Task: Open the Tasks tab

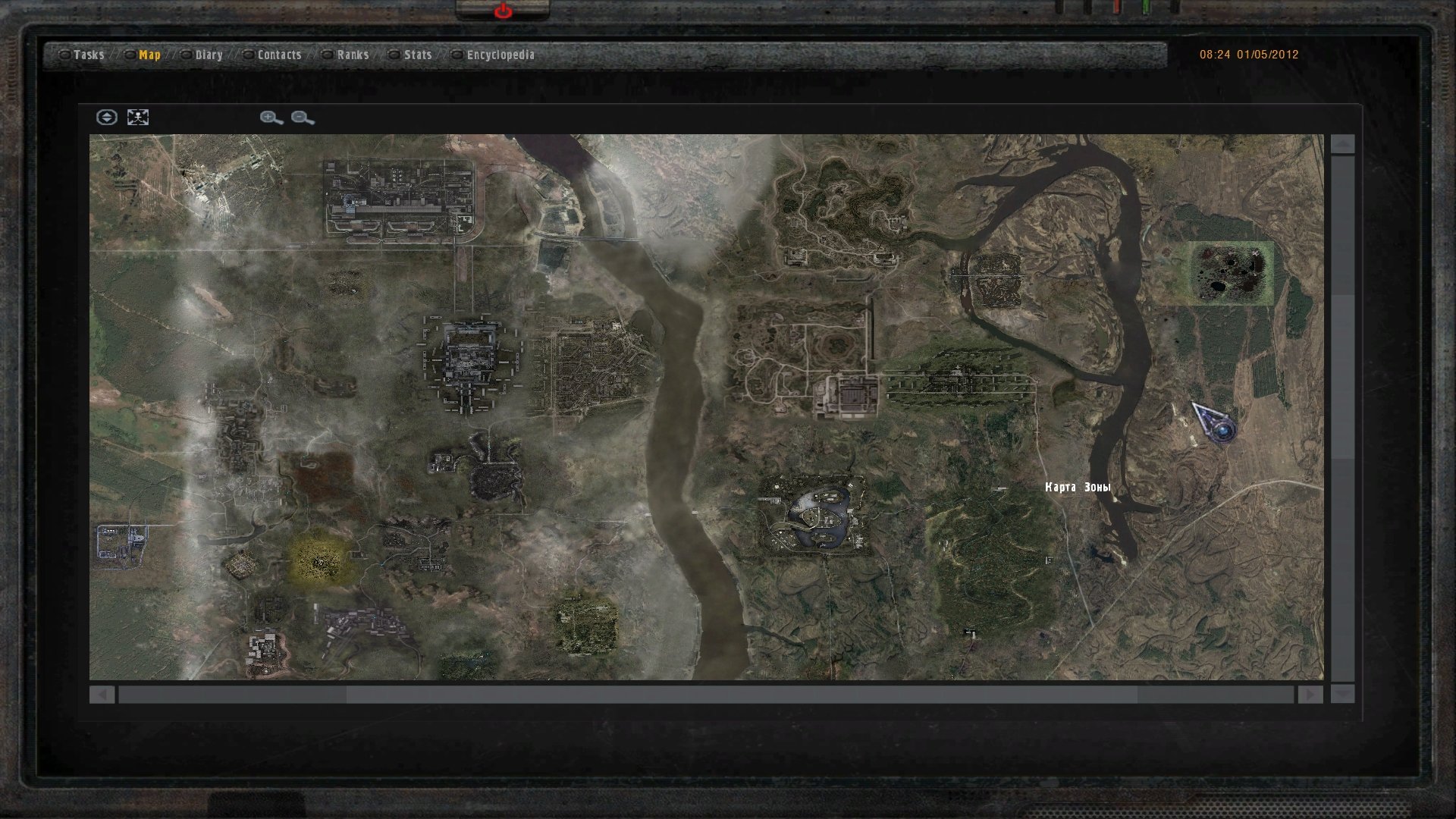Action: click(x=88, y=55)
